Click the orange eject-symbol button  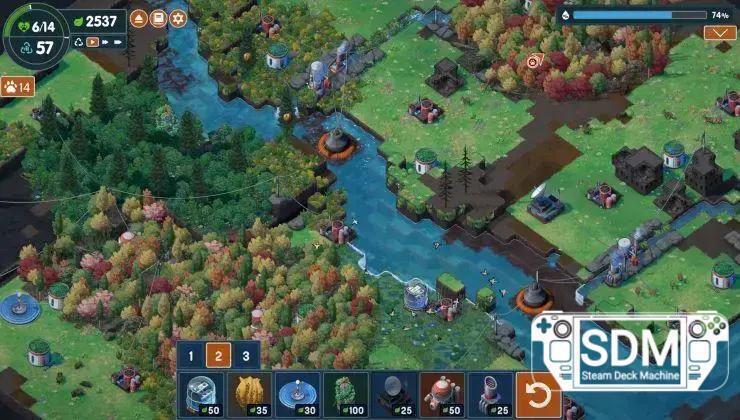(138, 18)
